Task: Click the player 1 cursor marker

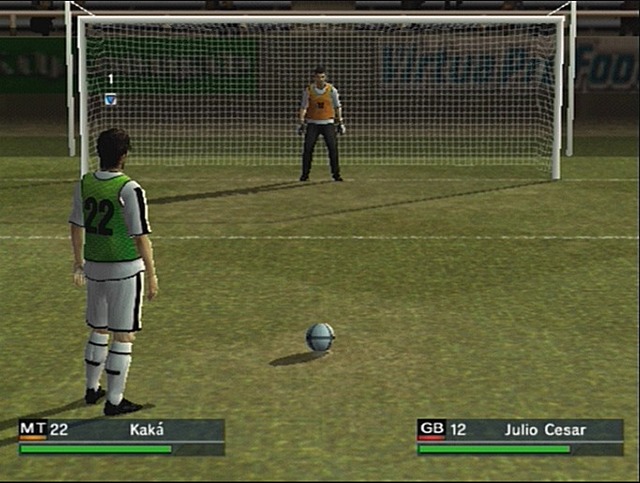Action: 110,98
